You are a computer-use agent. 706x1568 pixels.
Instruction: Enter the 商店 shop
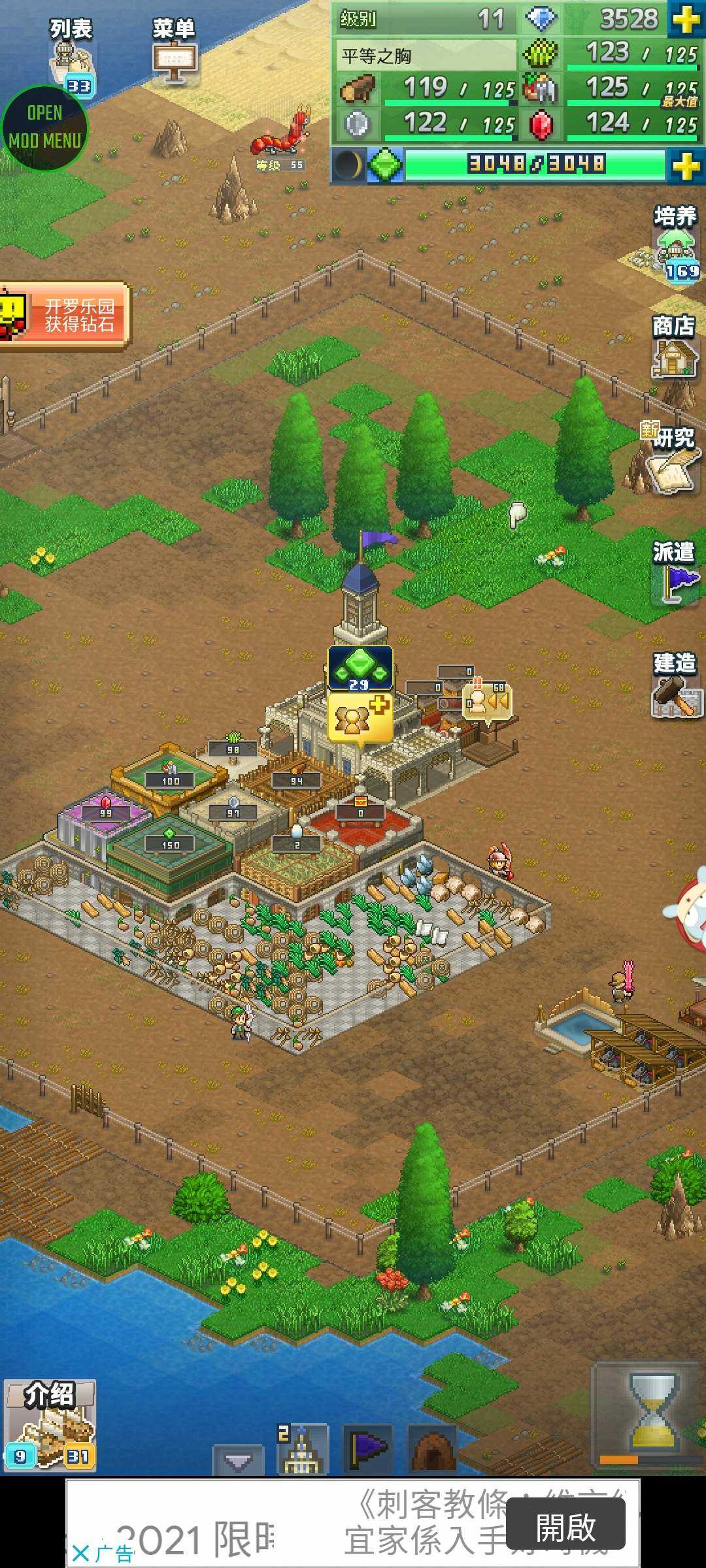point(674,348)
